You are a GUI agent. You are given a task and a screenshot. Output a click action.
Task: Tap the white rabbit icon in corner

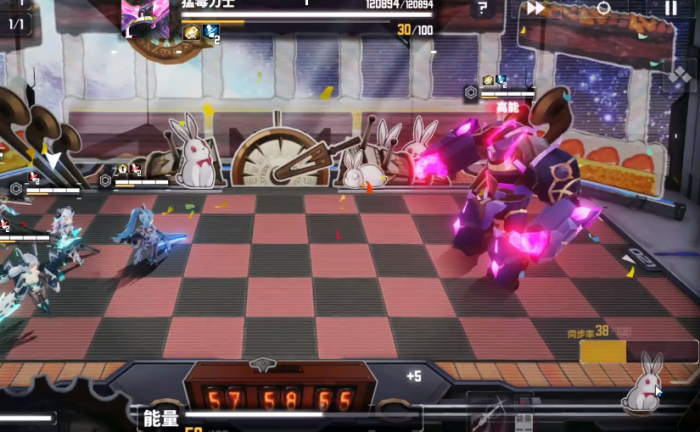pos(643,384)
